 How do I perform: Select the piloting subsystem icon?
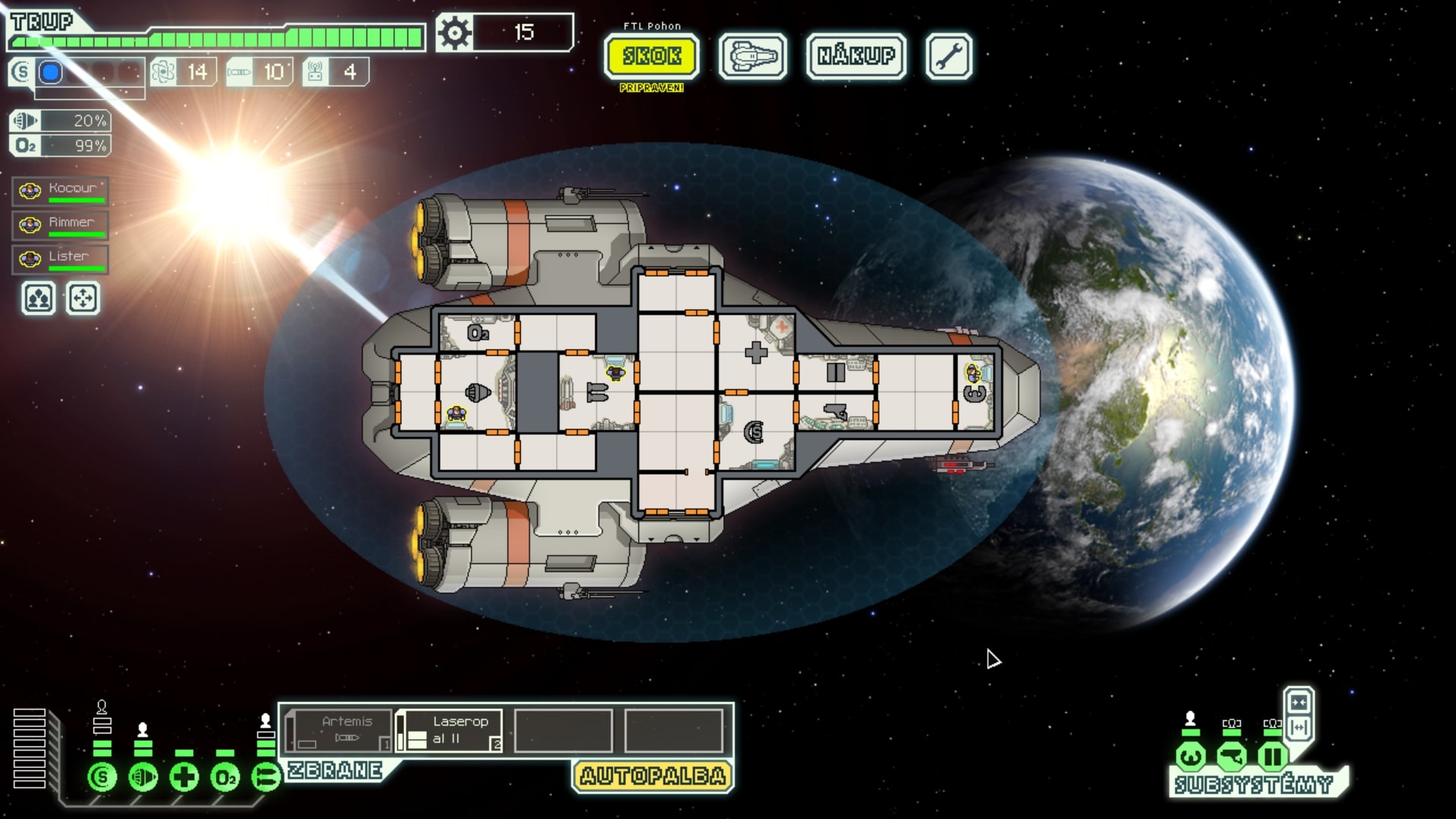1189,755
